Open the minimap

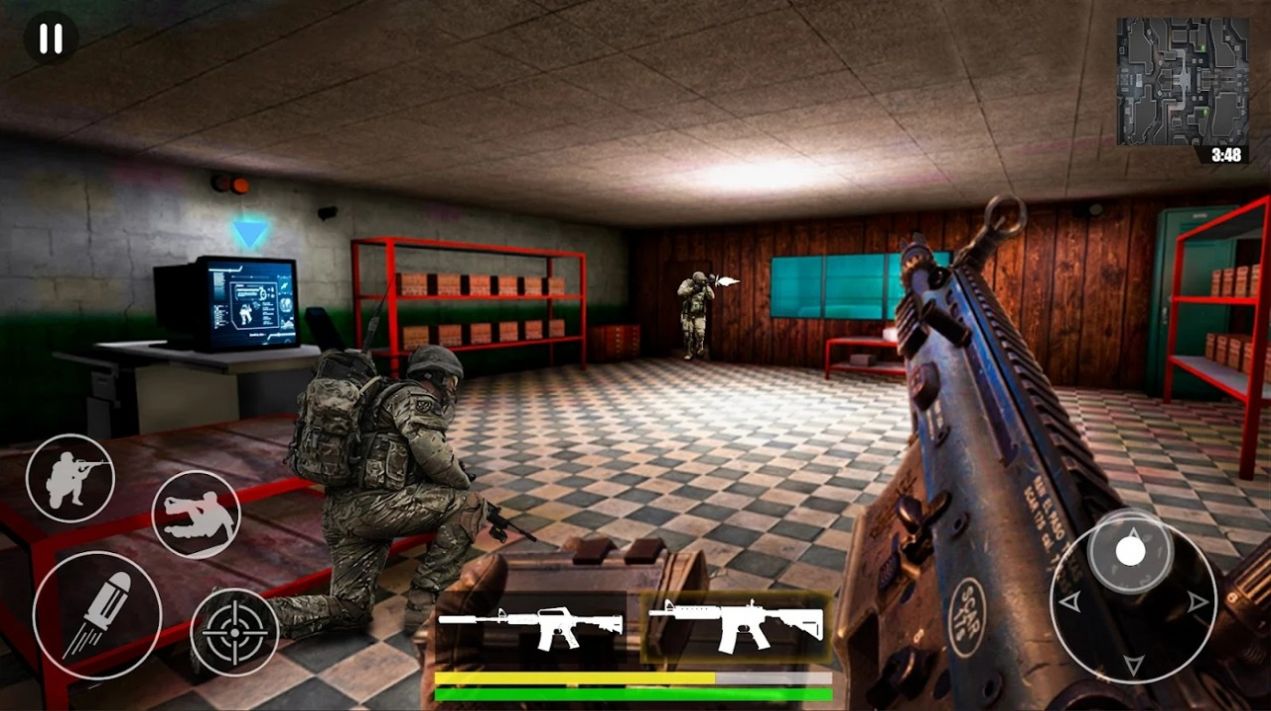click(1182, 82)
